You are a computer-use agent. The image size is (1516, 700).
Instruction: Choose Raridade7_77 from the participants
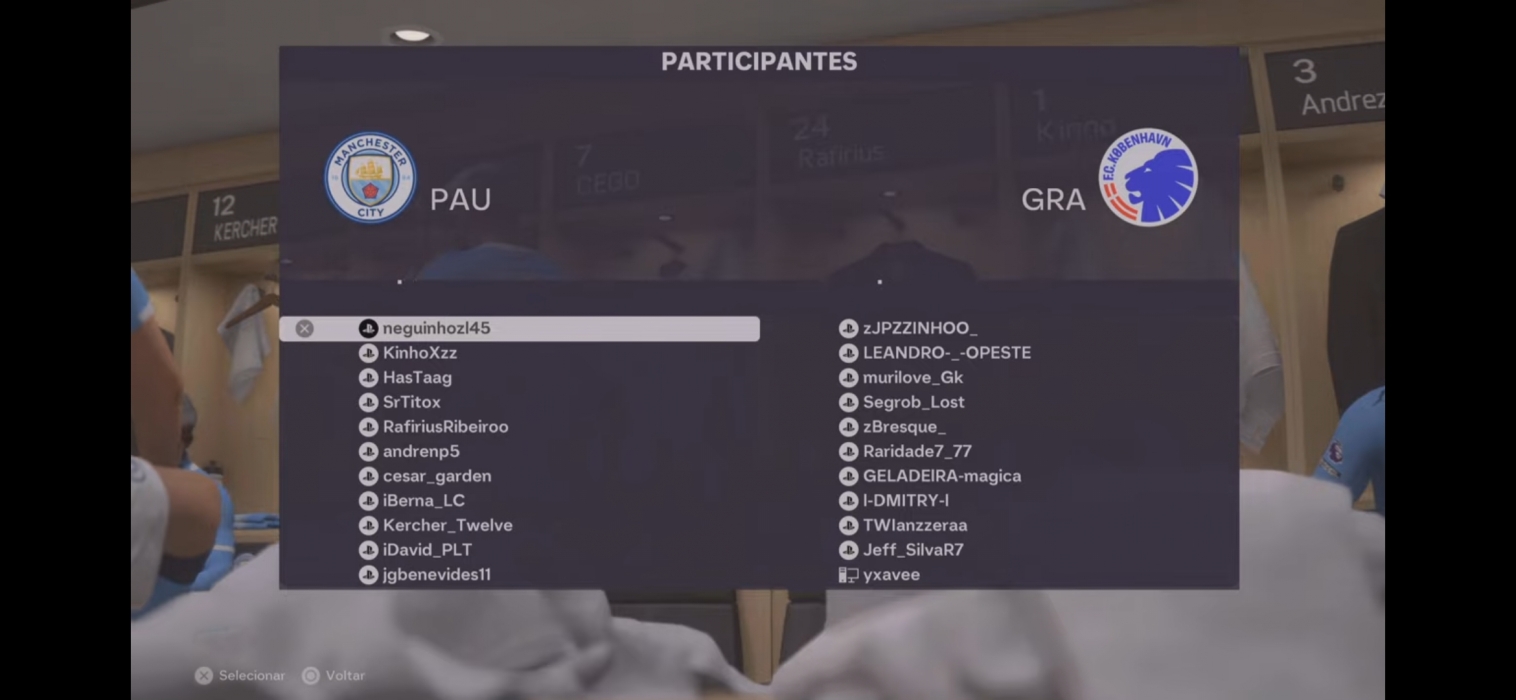917,452
